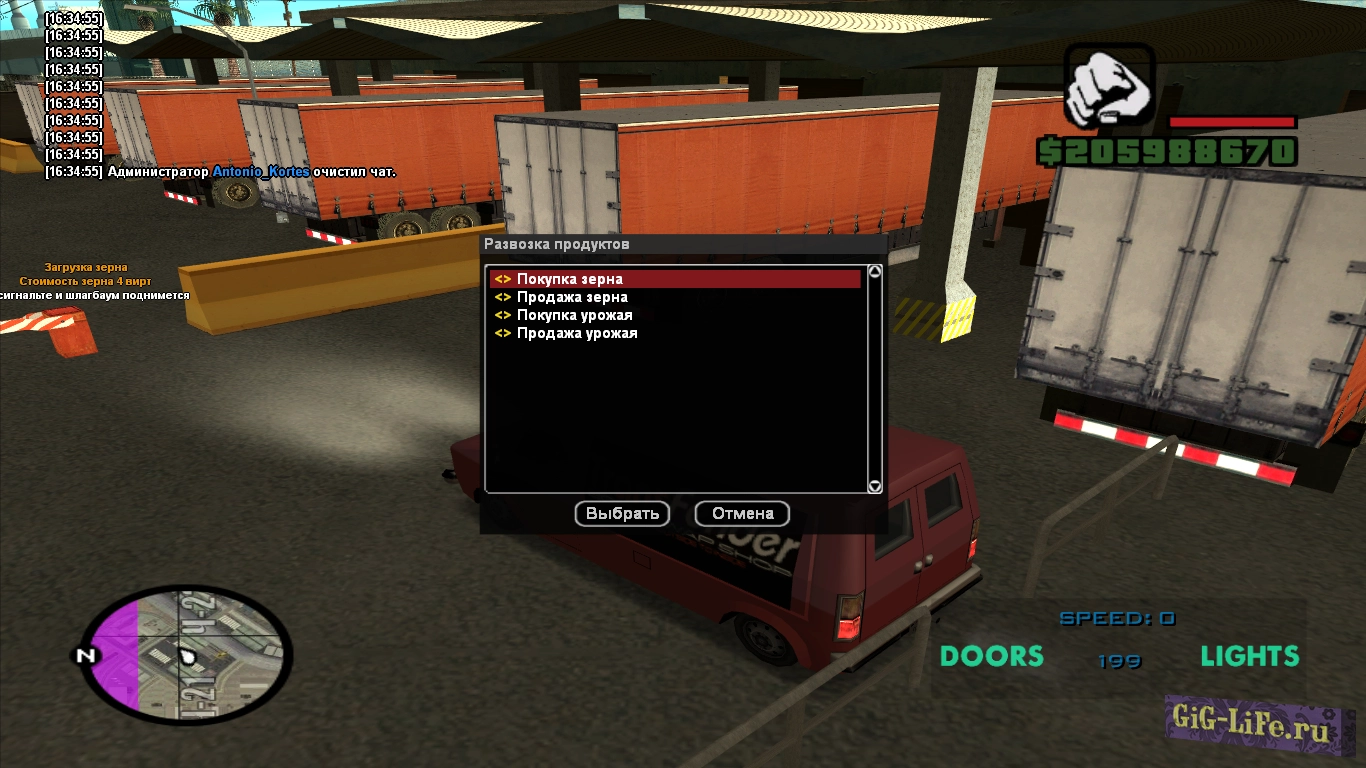Click the circular radar minimap
1366x768 pixels.
(186, 656)
